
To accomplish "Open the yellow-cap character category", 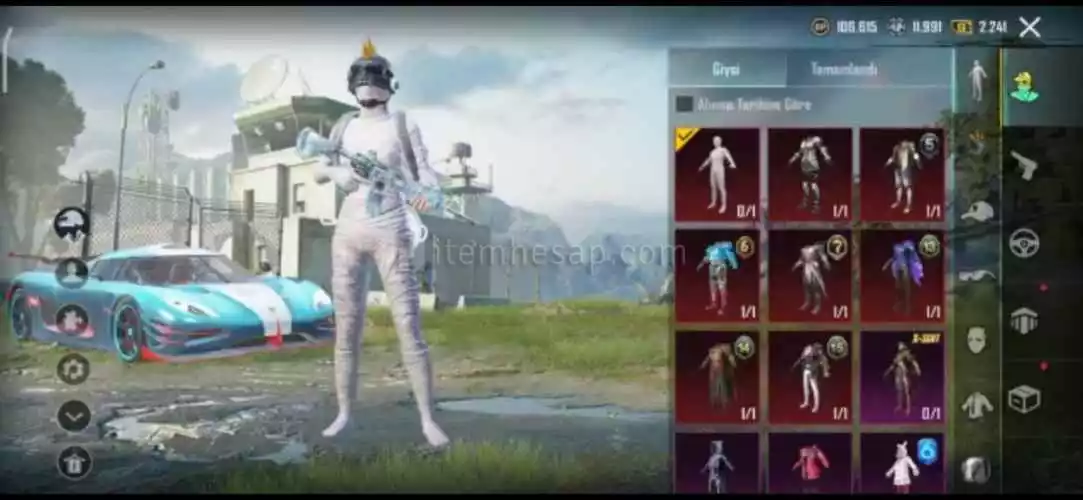I will point(1023,87).
